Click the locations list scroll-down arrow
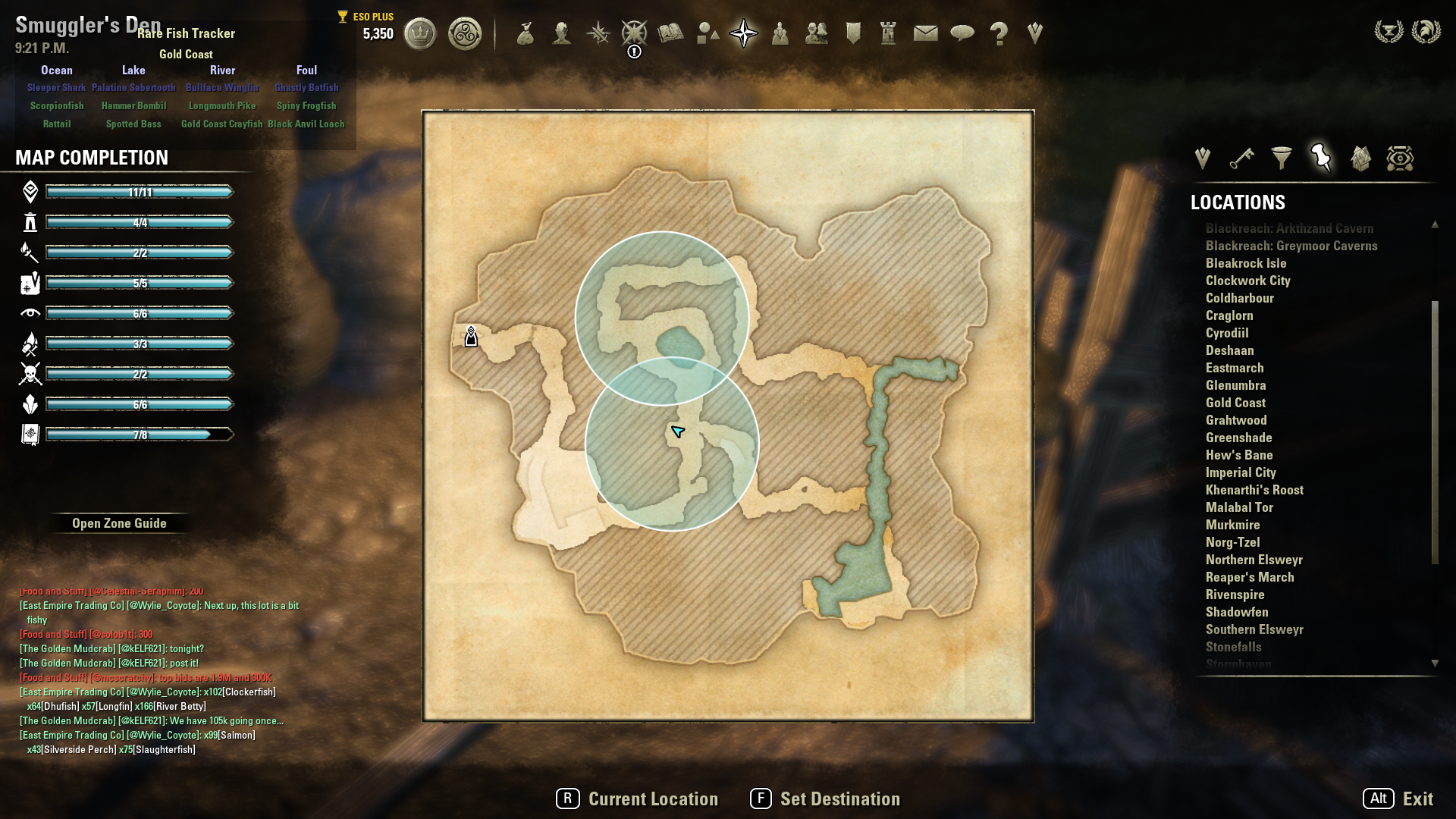The image size is (1456, 819). tap(1435, 664)
